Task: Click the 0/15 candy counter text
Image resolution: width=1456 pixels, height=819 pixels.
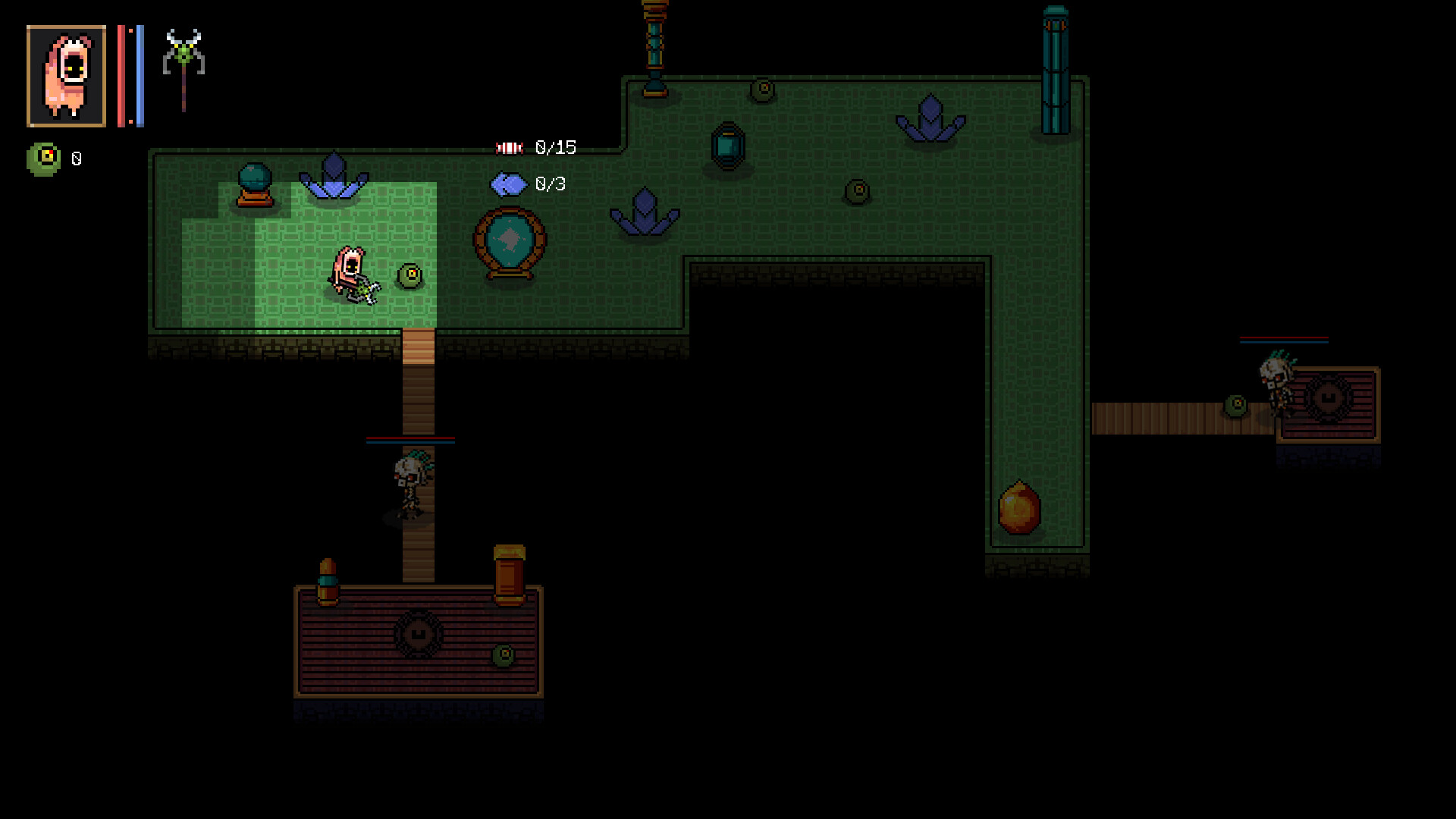Action: (x=555, y=146)
